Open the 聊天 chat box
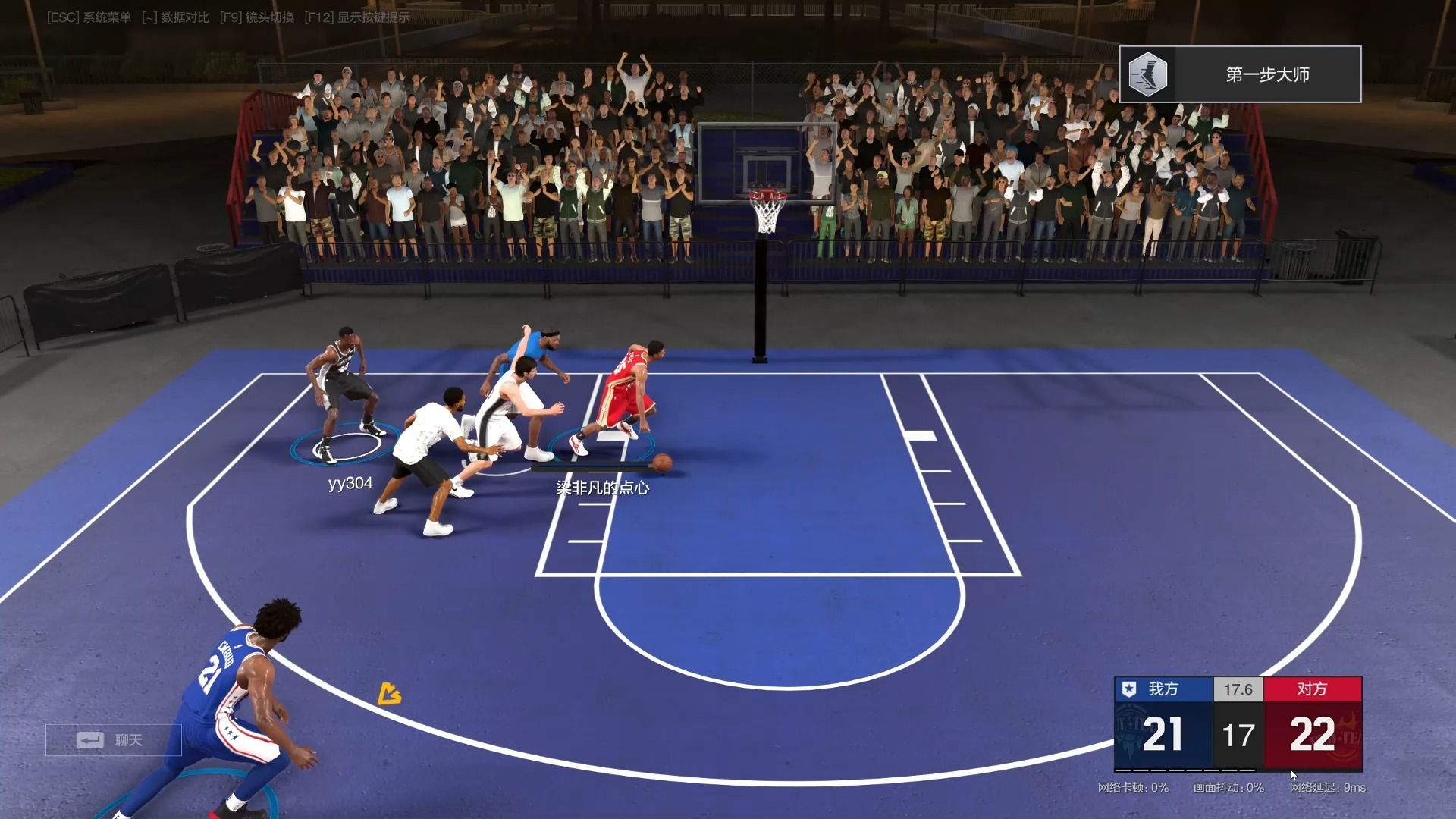Screen dimensions: 1456x819 [113, 740]
